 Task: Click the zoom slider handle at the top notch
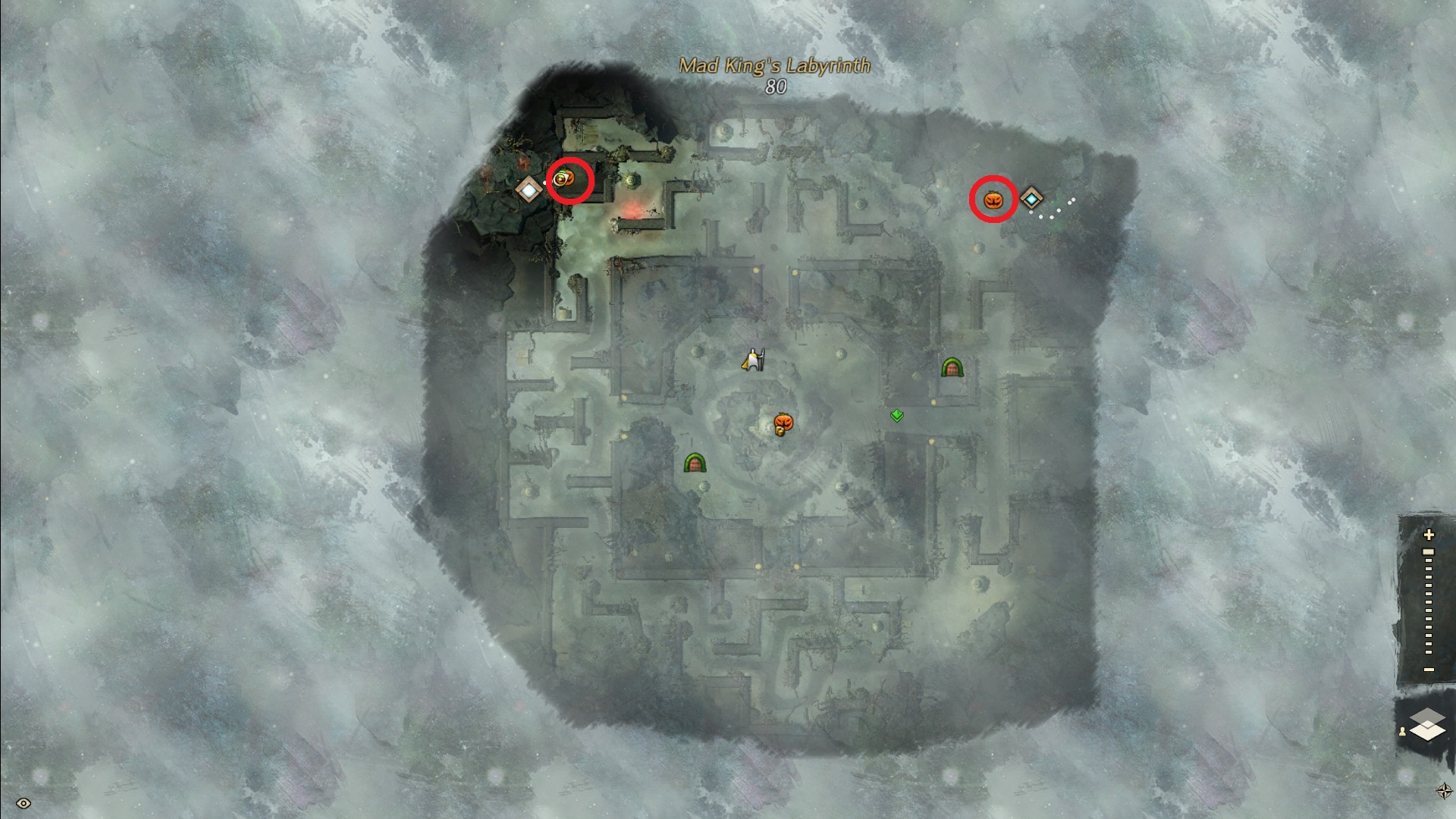coord(1429,552)
